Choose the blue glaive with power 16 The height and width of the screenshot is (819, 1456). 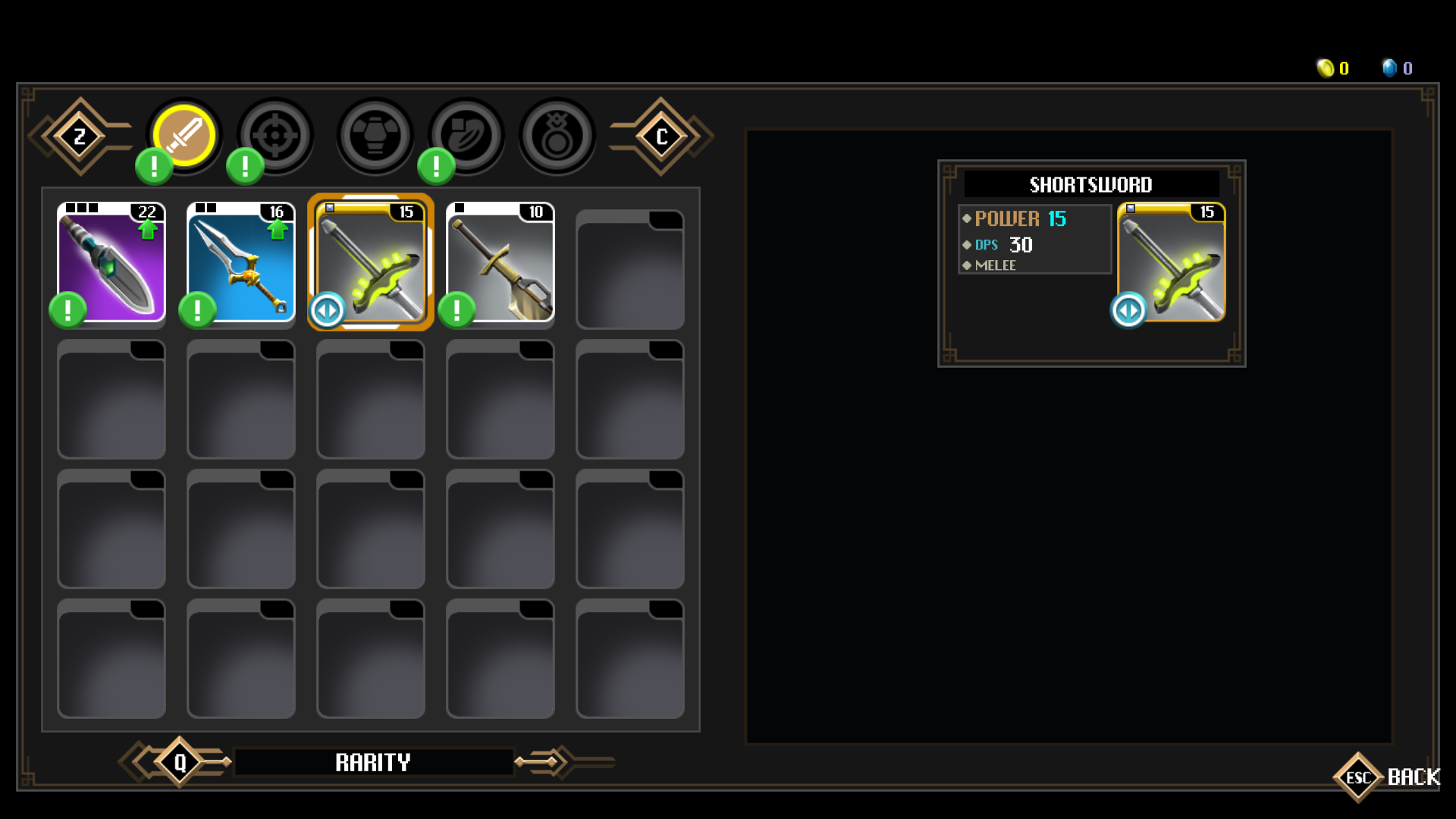[241, 262]
